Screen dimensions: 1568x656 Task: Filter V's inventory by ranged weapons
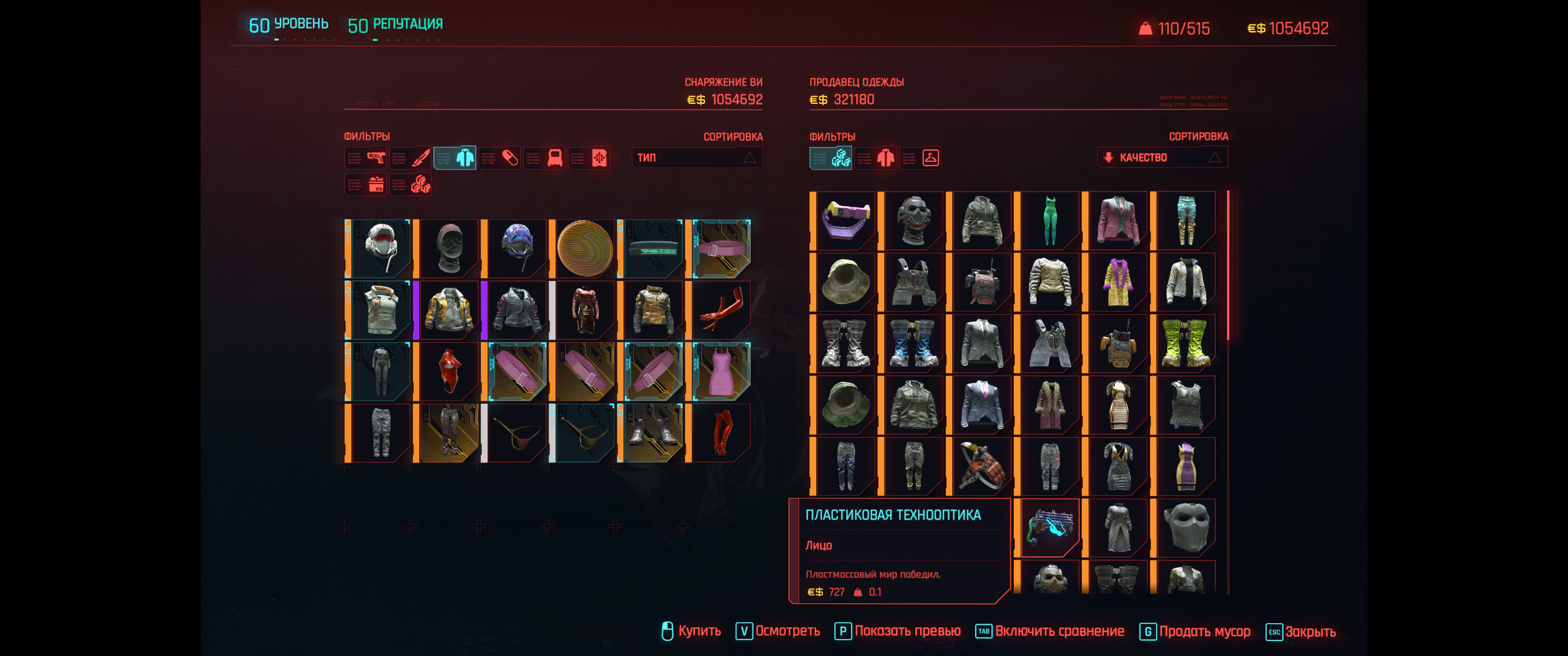coord(366,158)
